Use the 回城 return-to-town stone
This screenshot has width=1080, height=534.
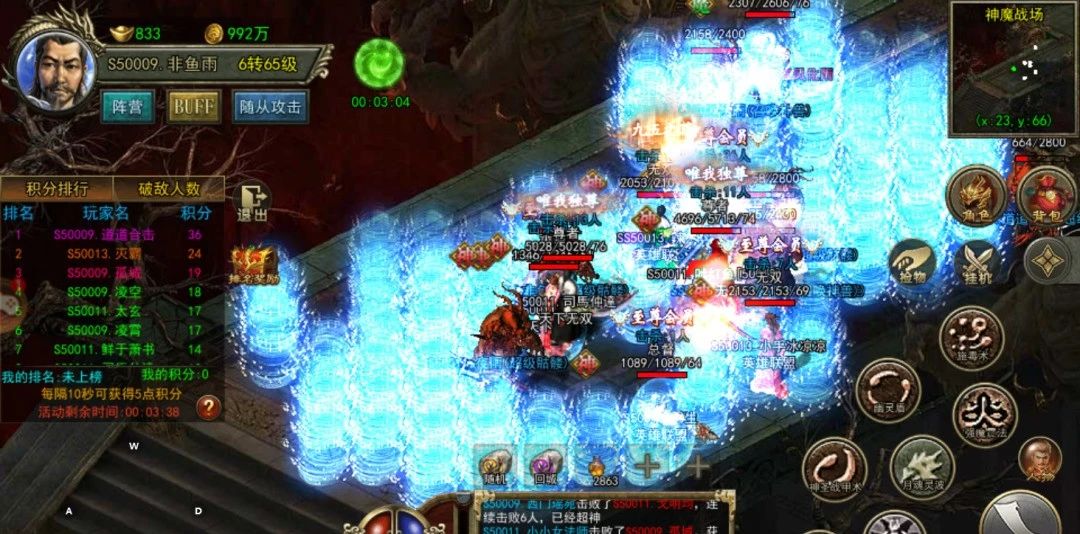click(x=545, y=463)
